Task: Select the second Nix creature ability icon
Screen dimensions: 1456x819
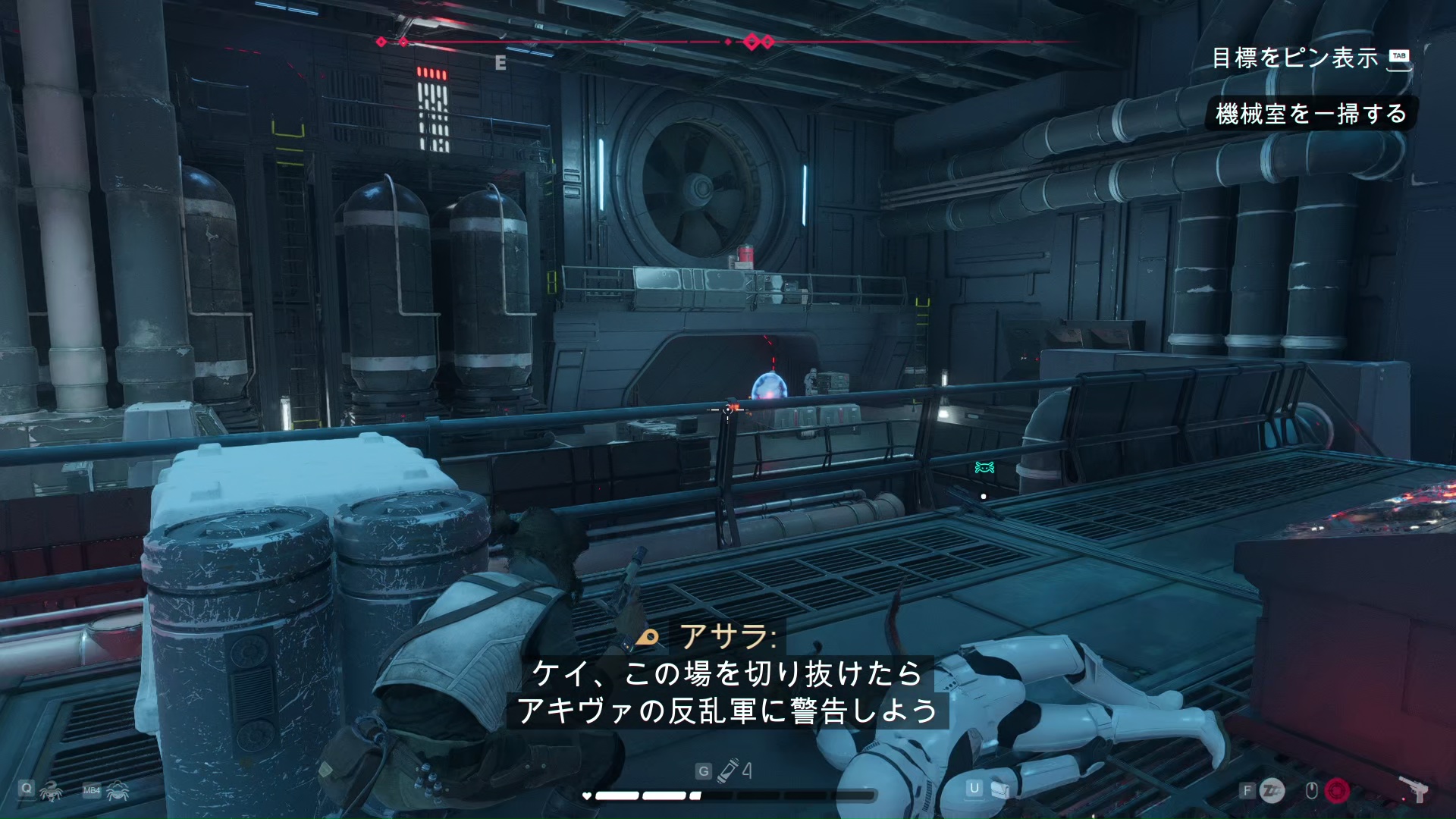Action: pyautogui.click(x=118, y=792)
